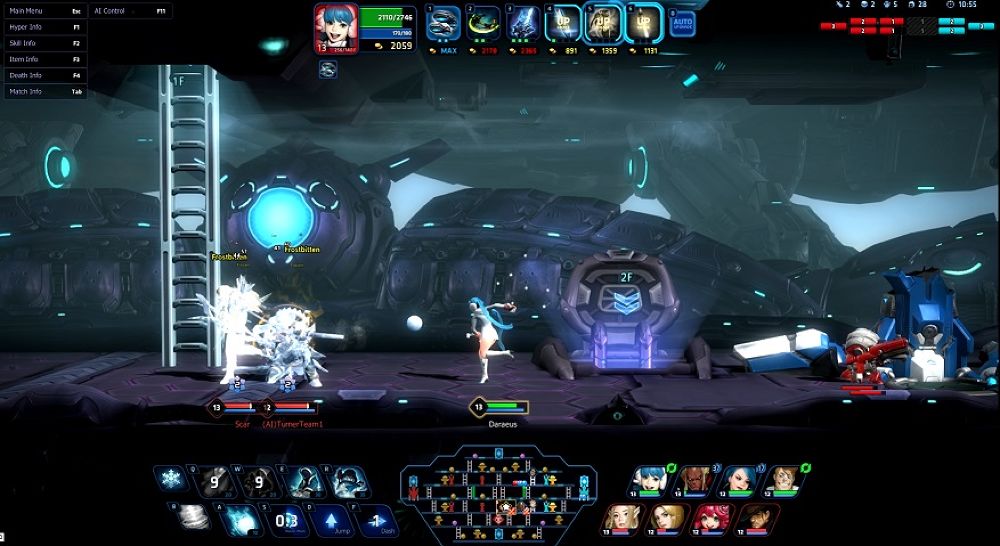This screenshot has height=546, width=1000.
Task: Upgrade the slot 6 item costing 1131
Action: click(x=643, y=24)
